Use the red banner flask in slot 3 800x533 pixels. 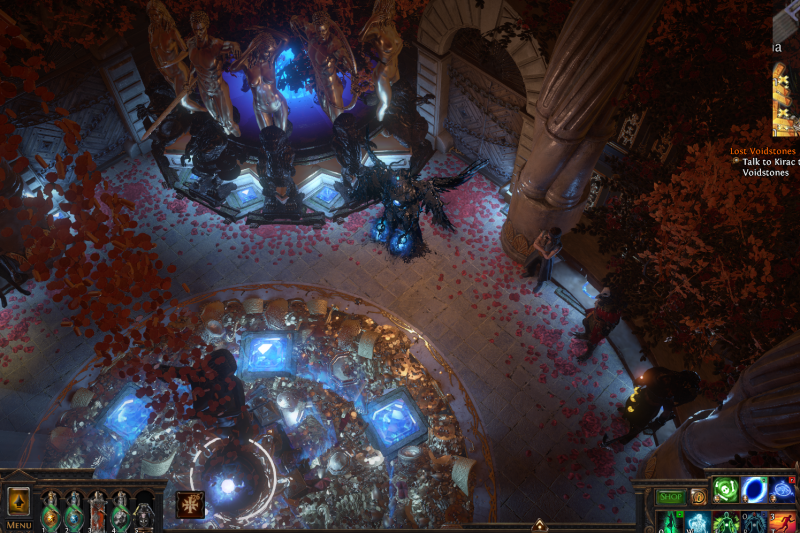[x=98, y=513]
